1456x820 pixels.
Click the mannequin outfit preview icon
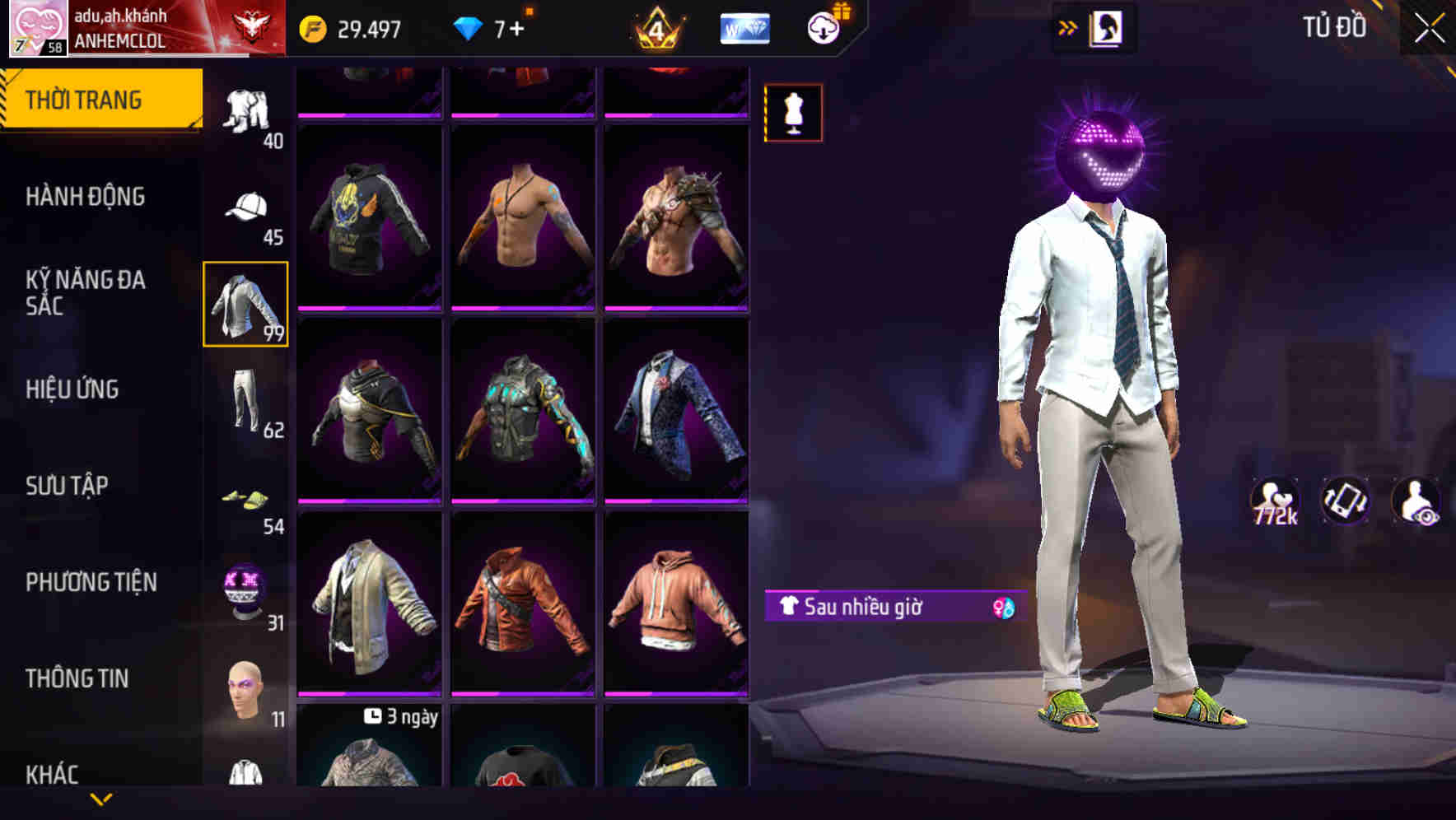(793, 113)
